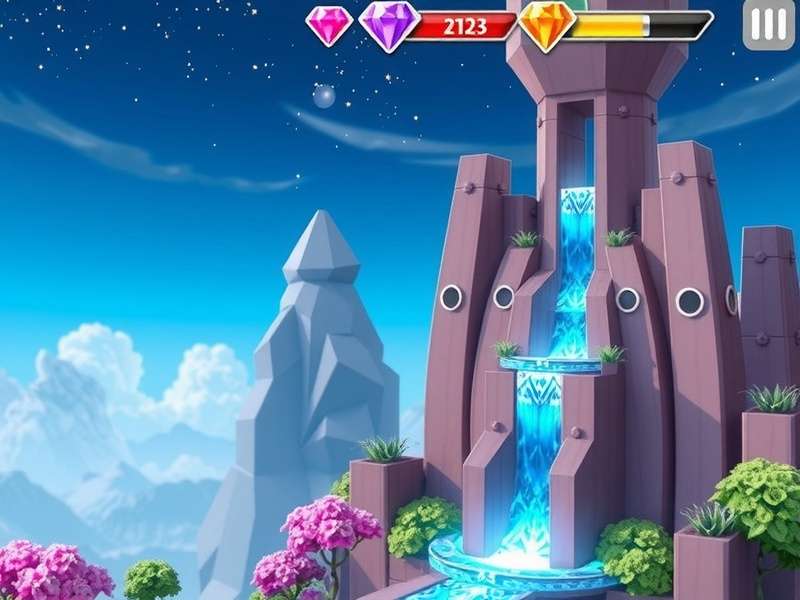Select the purple gem icon
800x600 pixels.
tap(388, 24)
